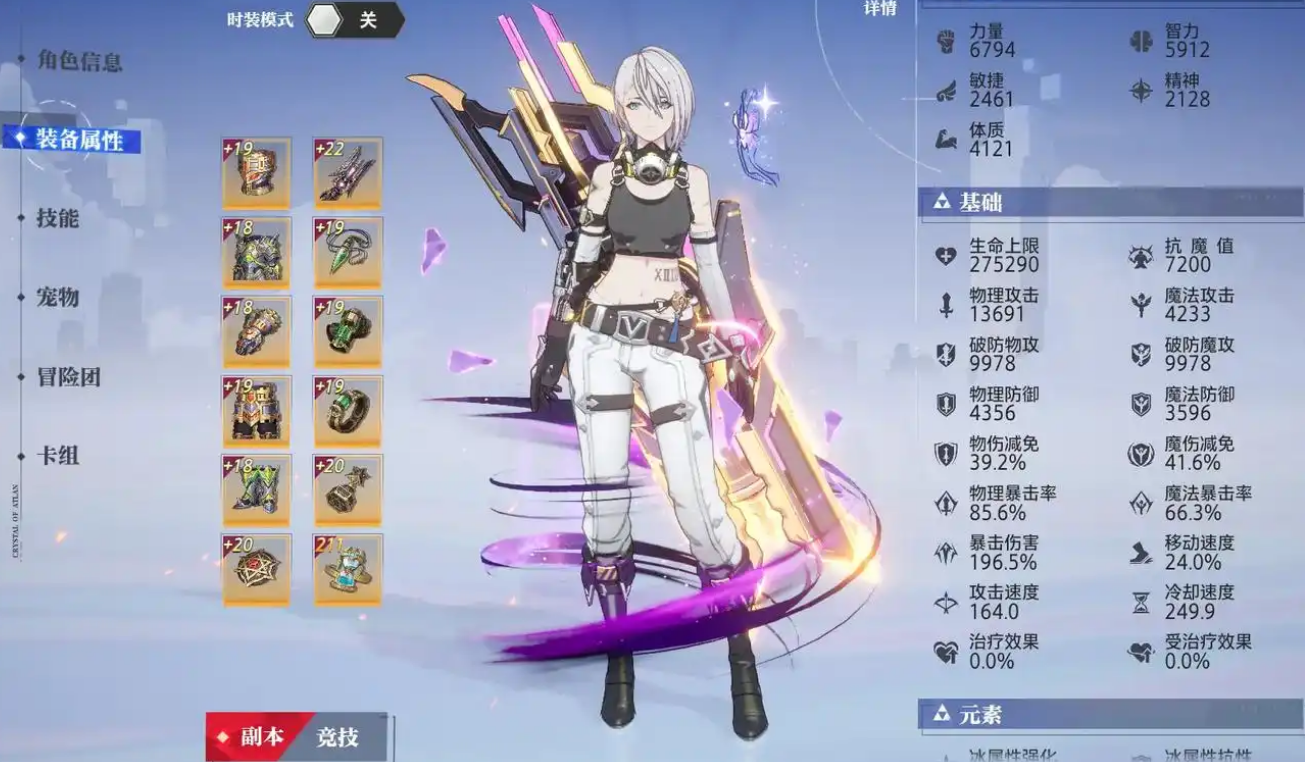Click the +18 boots equipment icon
Screen dimensions: 1305x762
tap(257, 488)
